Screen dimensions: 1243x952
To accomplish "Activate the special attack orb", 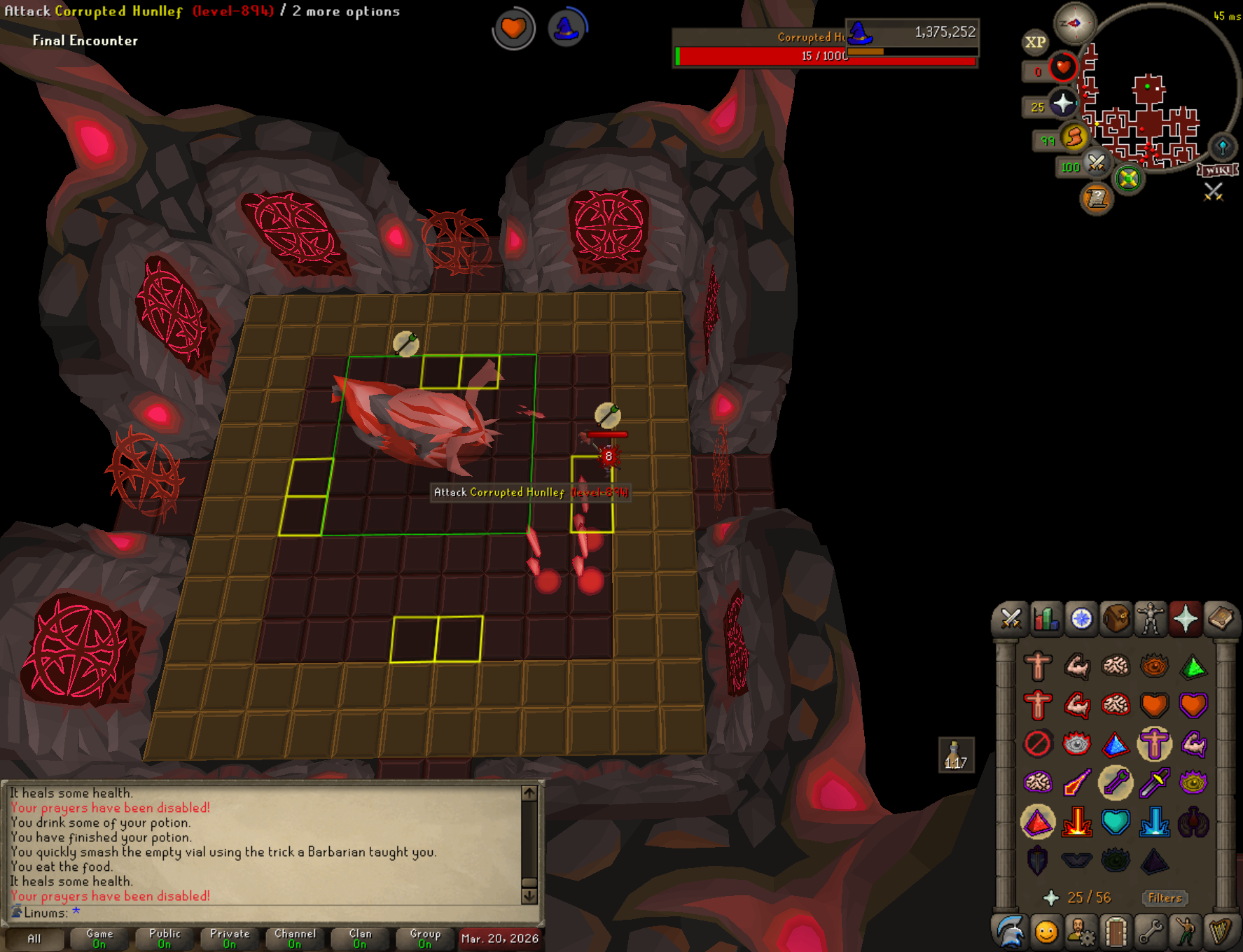I will tap(1096, 164).
